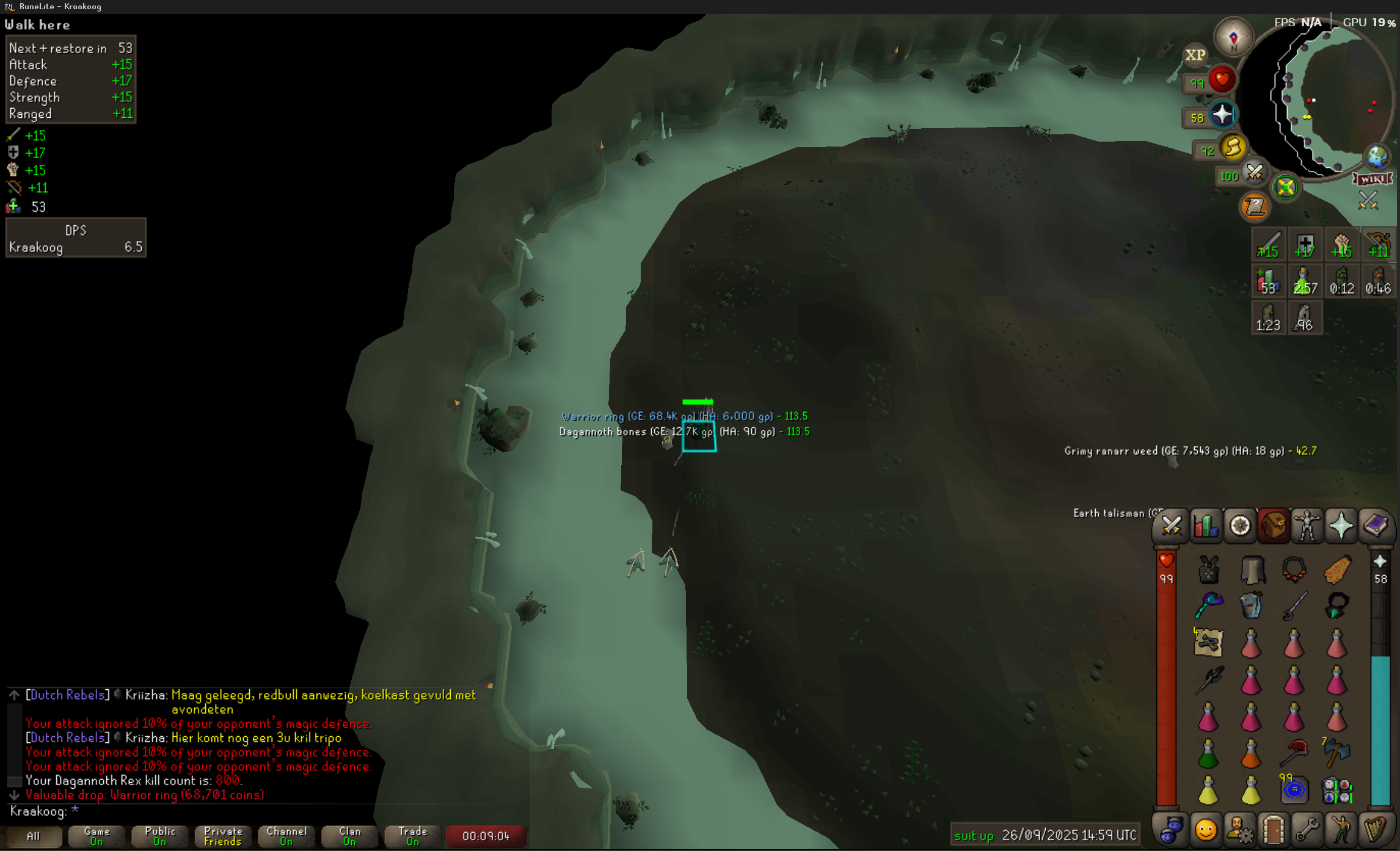Open the Combat Options tab
Screen dimensions: 1400x851
coord(1171,526)
